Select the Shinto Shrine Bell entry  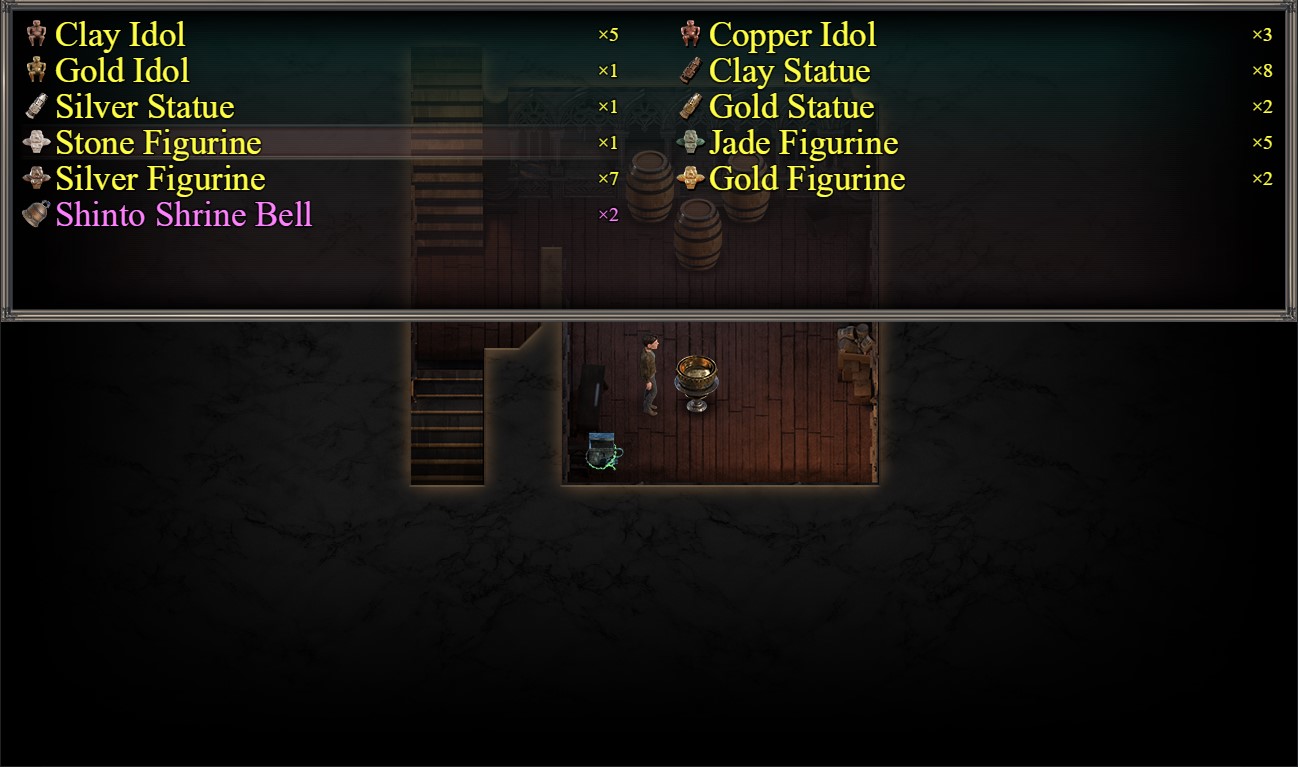pyautogui.click(x=184, y=213)
